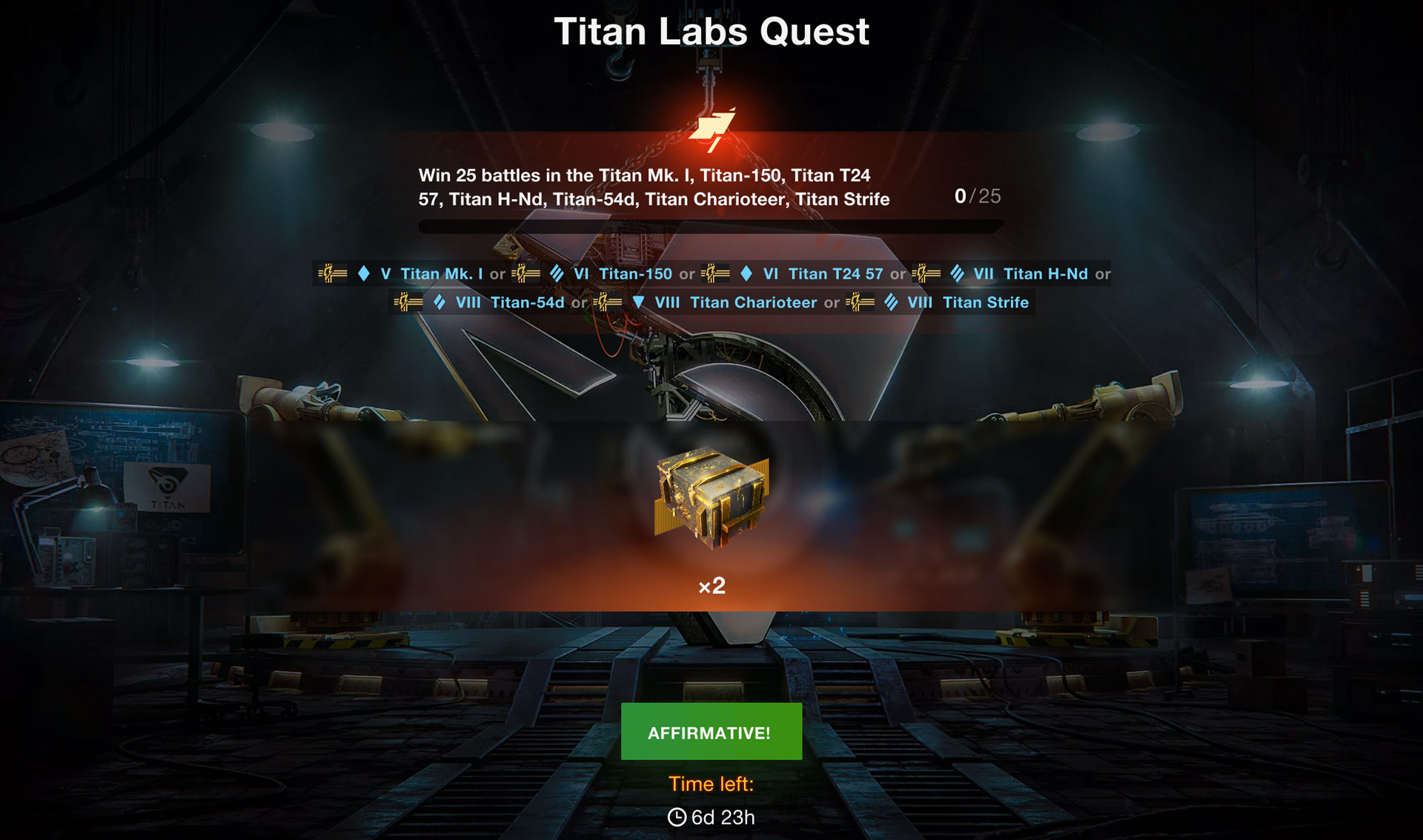The width and height of the screenshot is (1423, 840).
Task: Click the quest progress bar under the objective
Action: (x=710, y=227)
